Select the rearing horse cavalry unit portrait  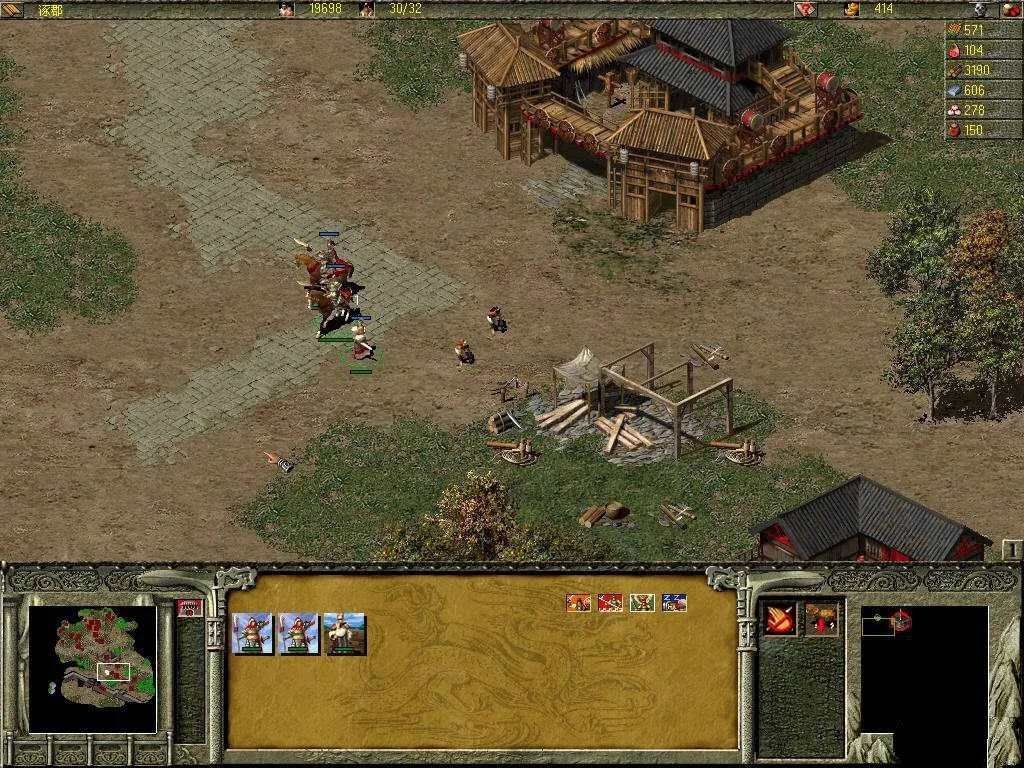345,634
